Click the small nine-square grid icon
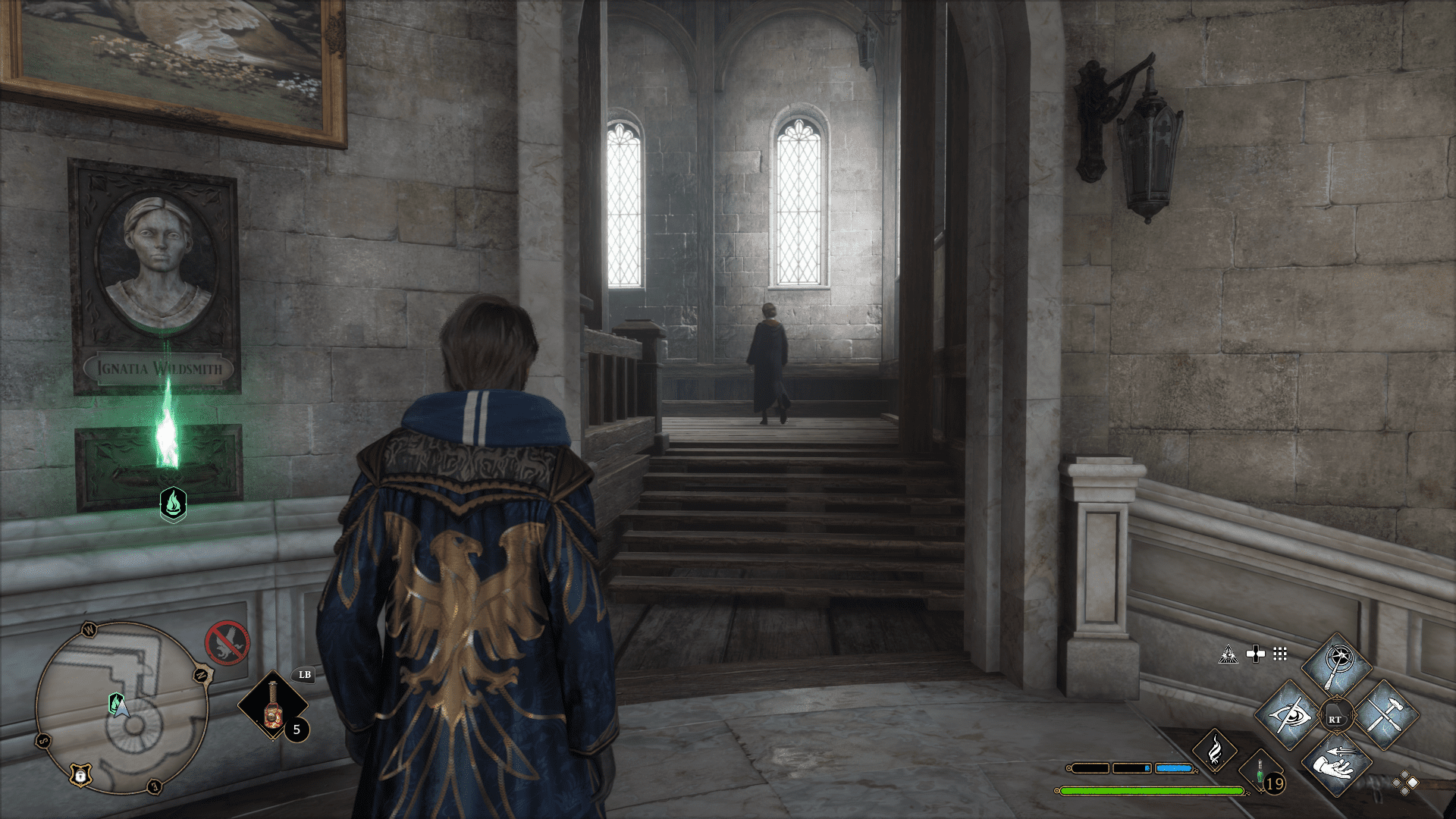 (1280, 654)
